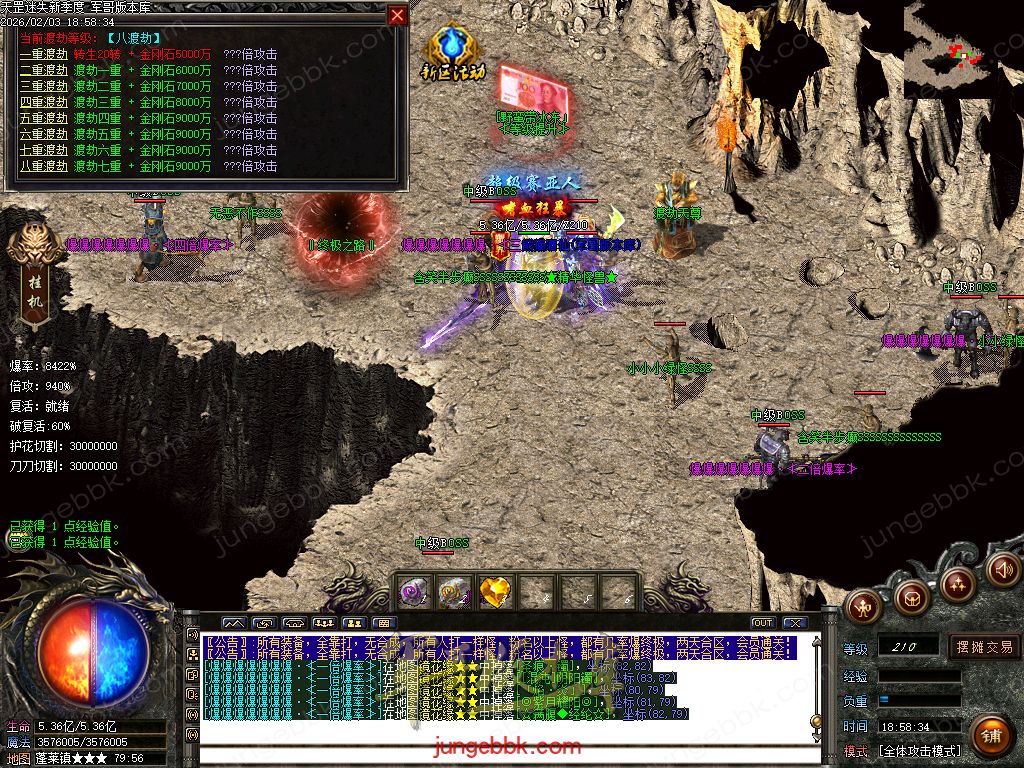The image size is (1024, 768).
Task: Open the bag inventory round button
Action: click(911, 598)
